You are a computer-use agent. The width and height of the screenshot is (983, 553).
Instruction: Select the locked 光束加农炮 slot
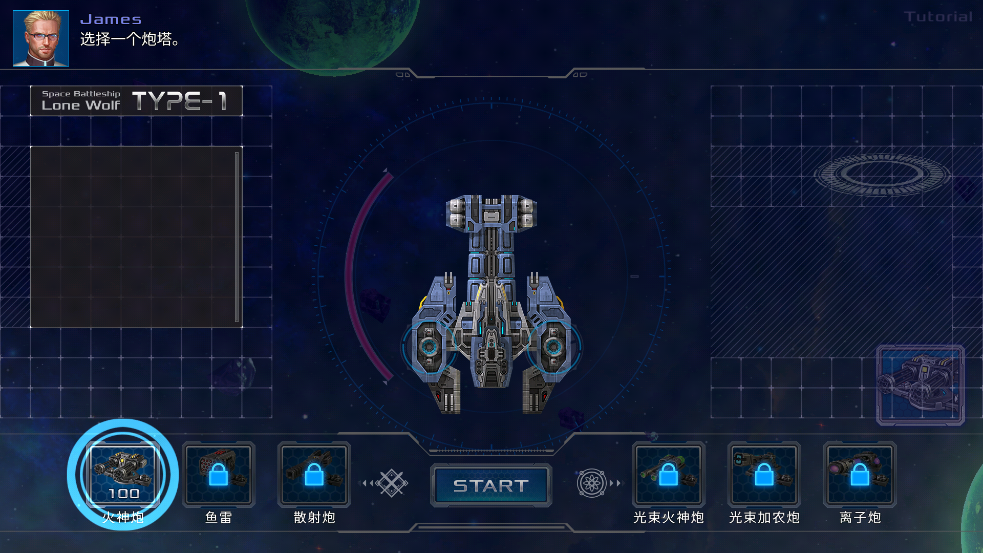tap(764, 475)
